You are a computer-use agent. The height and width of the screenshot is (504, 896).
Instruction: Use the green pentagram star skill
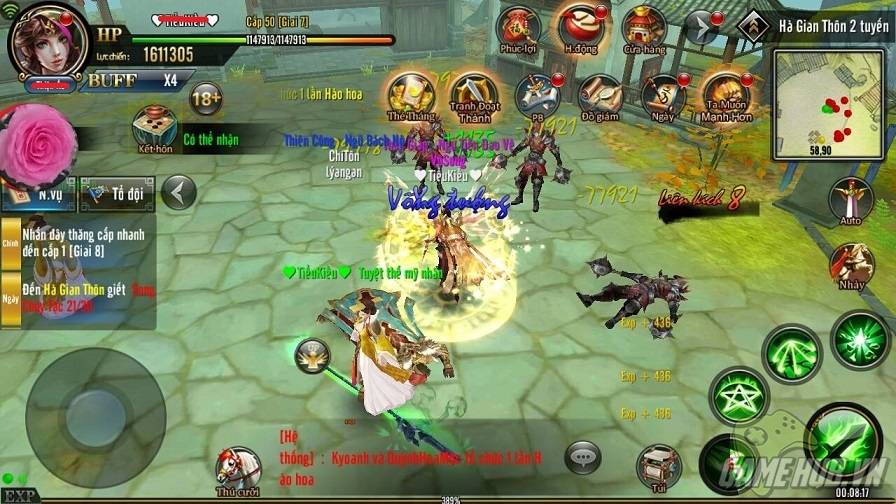click(x=739, y=394)
